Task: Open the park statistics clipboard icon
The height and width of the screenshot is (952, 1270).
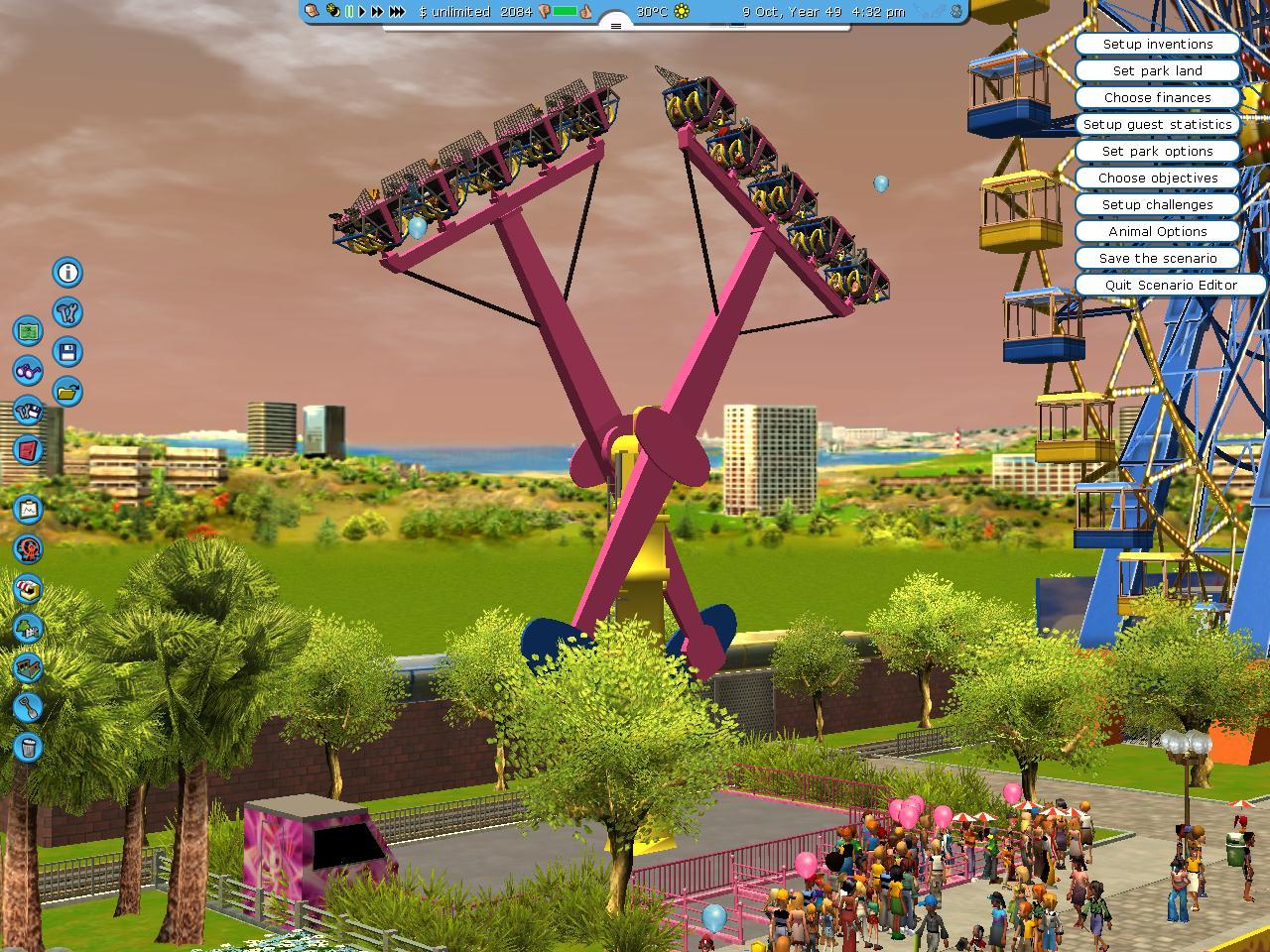Action: 26,510
